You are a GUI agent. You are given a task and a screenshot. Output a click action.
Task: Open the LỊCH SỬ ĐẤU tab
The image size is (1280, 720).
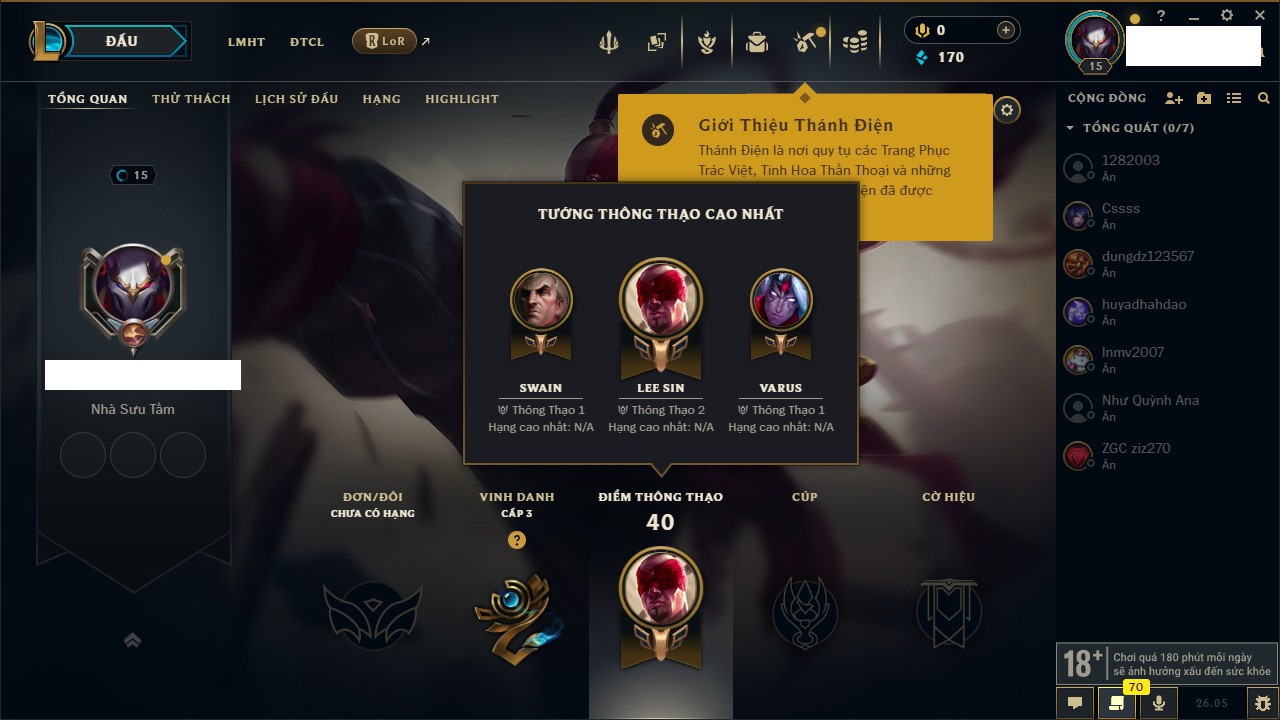pos(296,99)
